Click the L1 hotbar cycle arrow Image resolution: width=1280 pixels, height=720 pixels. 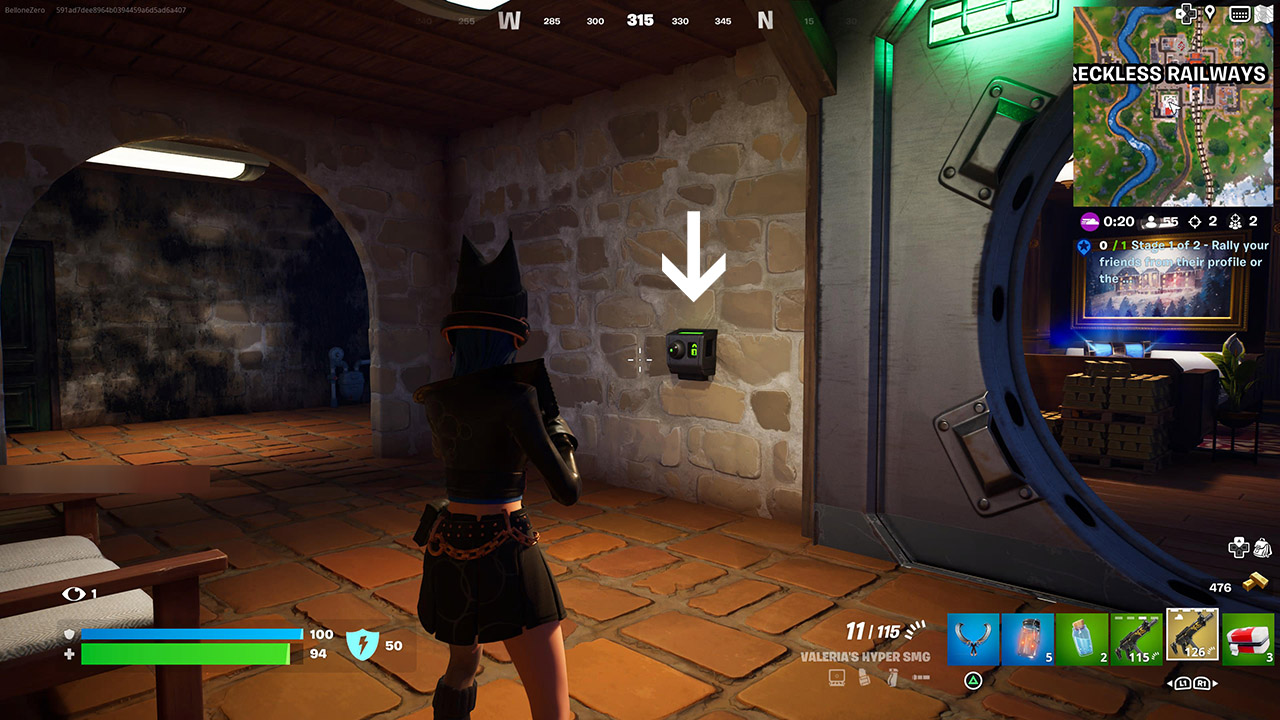[1184, 681]
